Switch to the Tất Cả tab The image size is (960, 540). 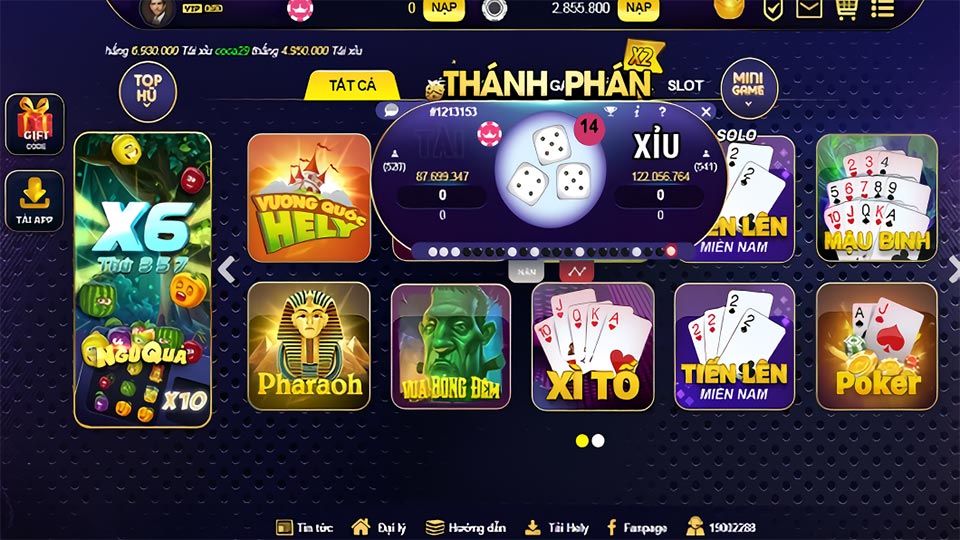coord(352,86)
